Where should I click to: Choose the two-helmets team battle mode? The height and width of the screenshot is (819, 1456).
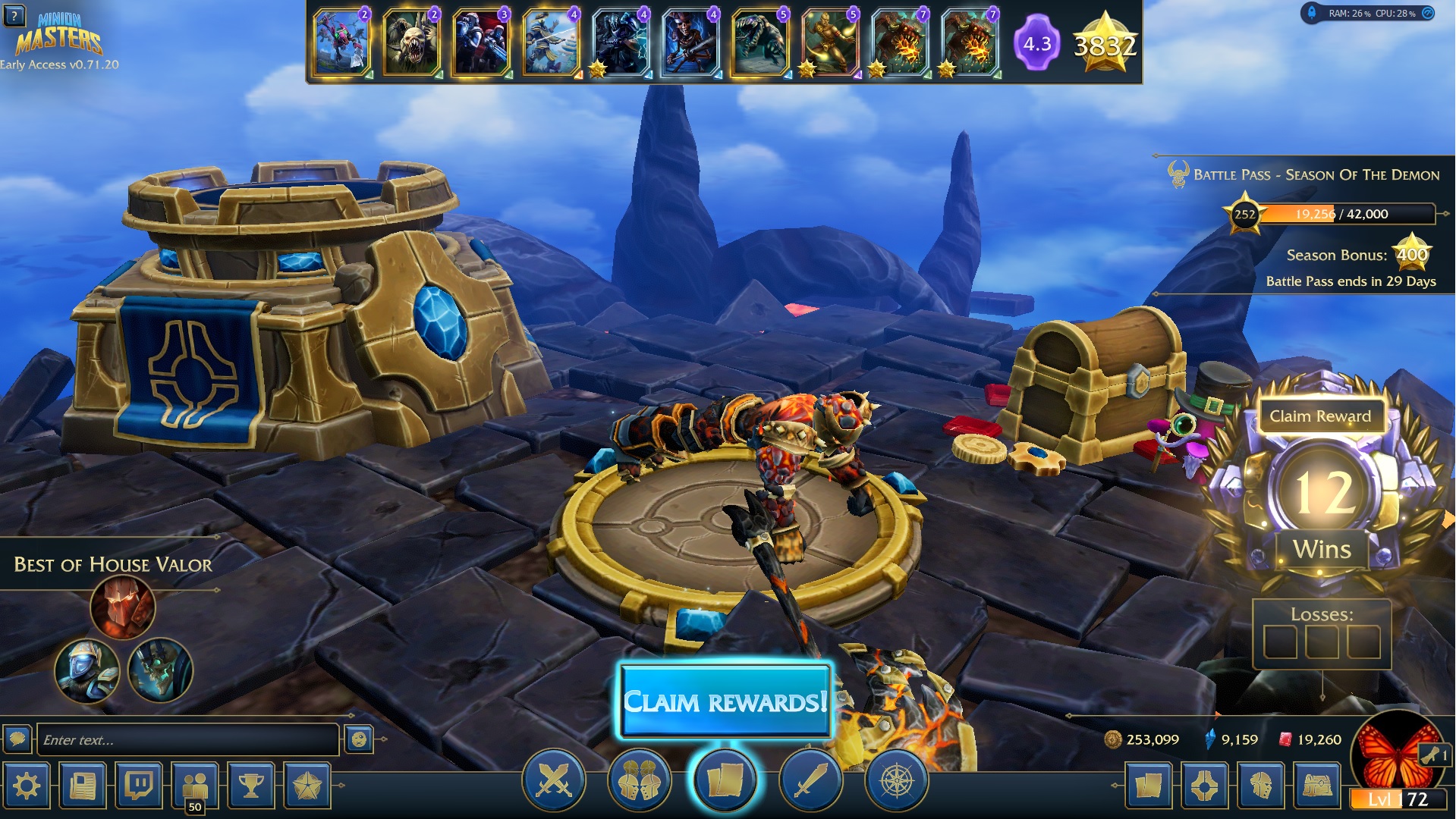click(639, 780)
